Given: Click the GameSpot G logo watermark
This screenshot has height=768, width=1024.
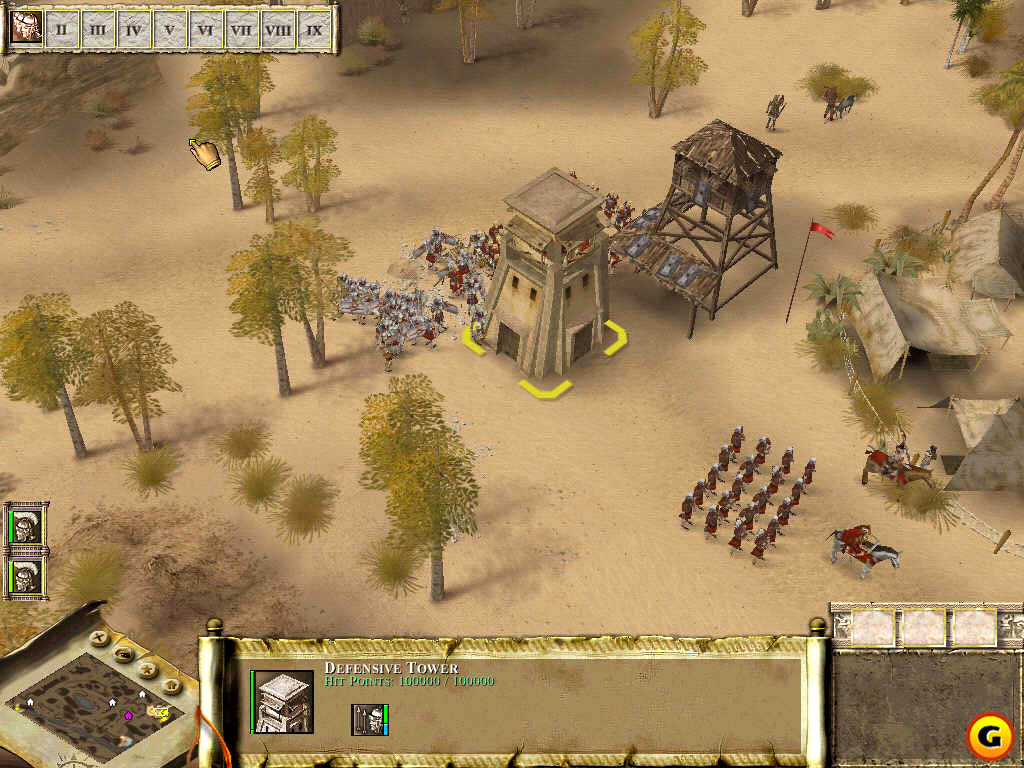Looking at the screenshot, I should point(988,737).
